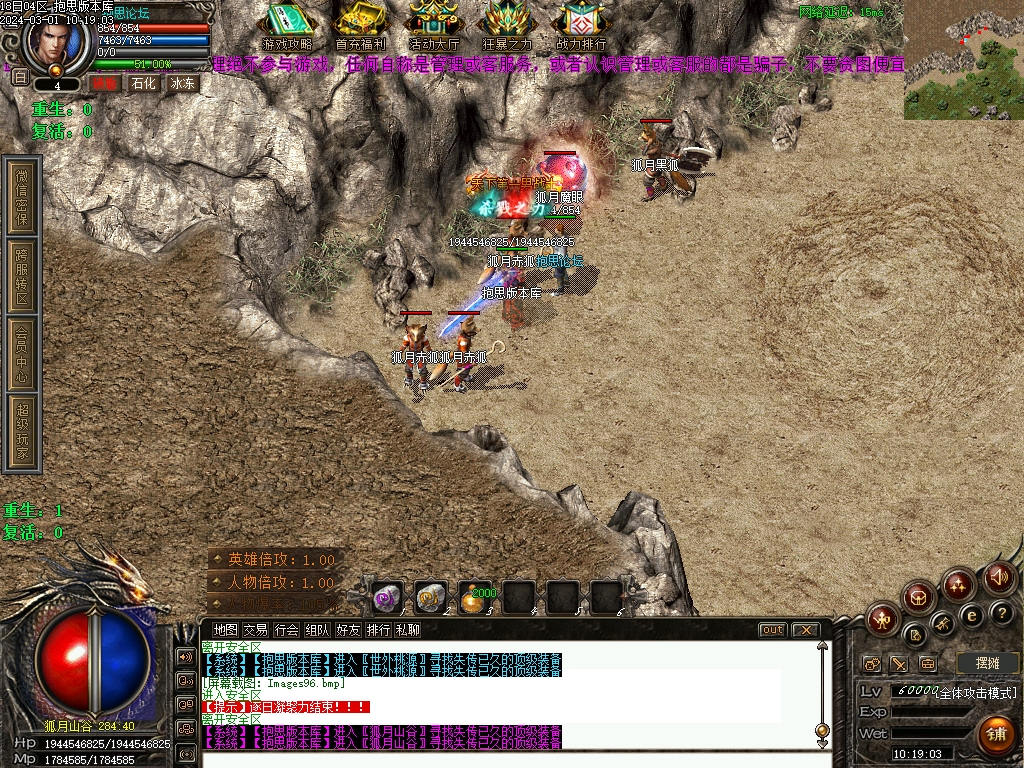Open the 游戏攻略 game guide icon
Image resolution: width=1024 pixels, height=768 pixels.
click(x=287, y=24)
